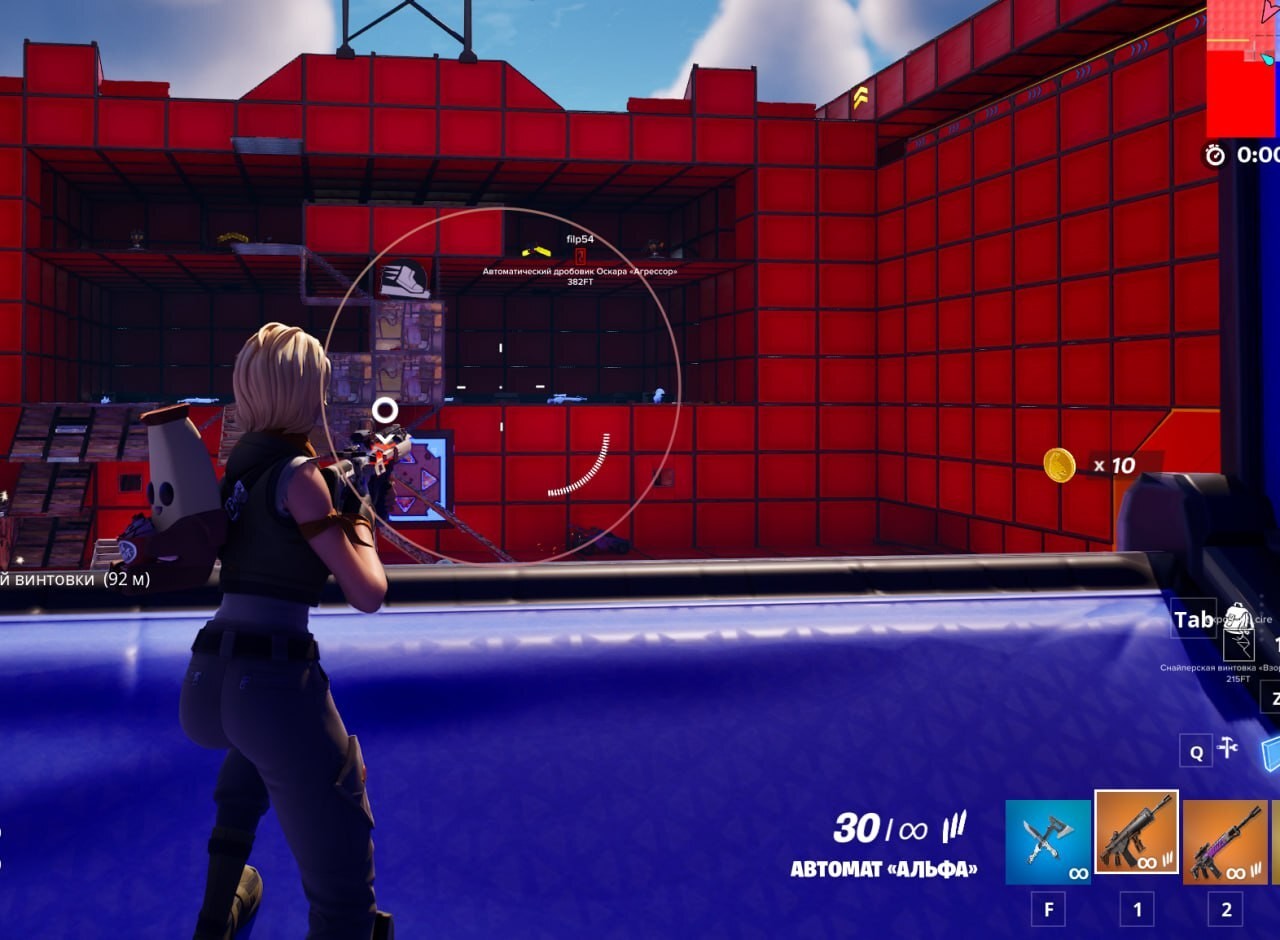Click the harvesting tool icon next to the Q prompt
This screenshot has height=940, width=1280.
coord(1228,748)
